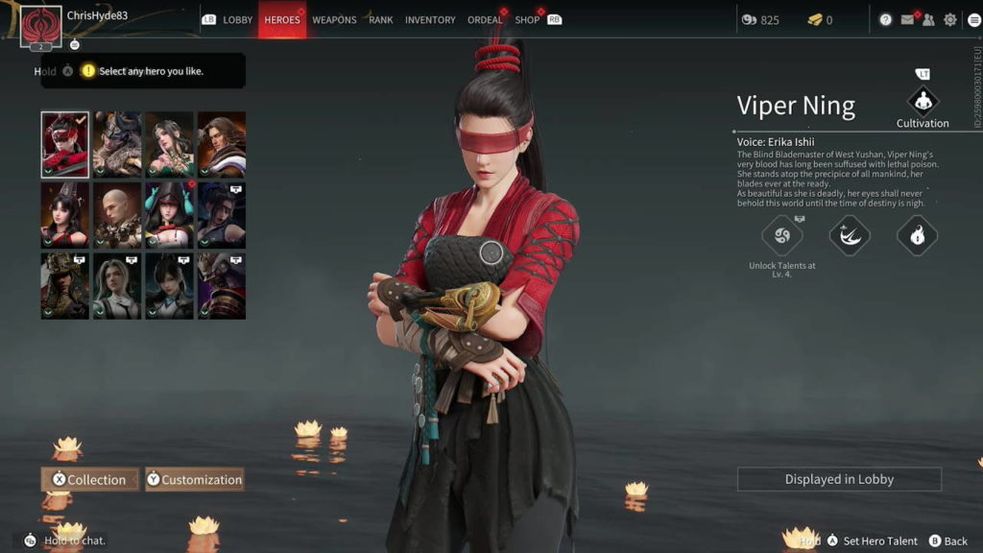Inspect the flame ultimate skill icon
983x553 pixels.
[917, 236]
